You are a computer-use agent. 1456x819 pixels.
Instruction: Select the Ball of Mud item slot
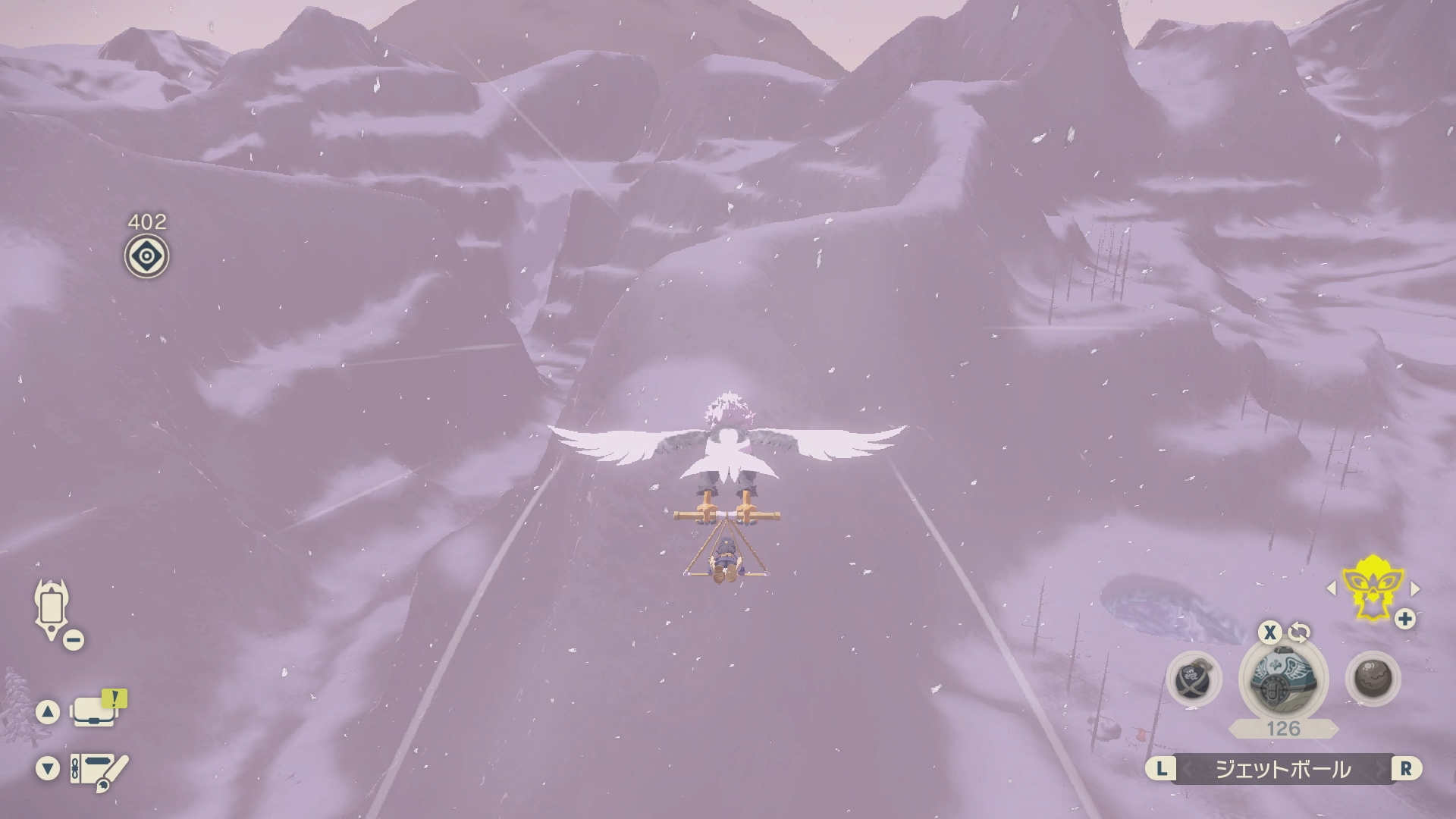(1373, 678)
